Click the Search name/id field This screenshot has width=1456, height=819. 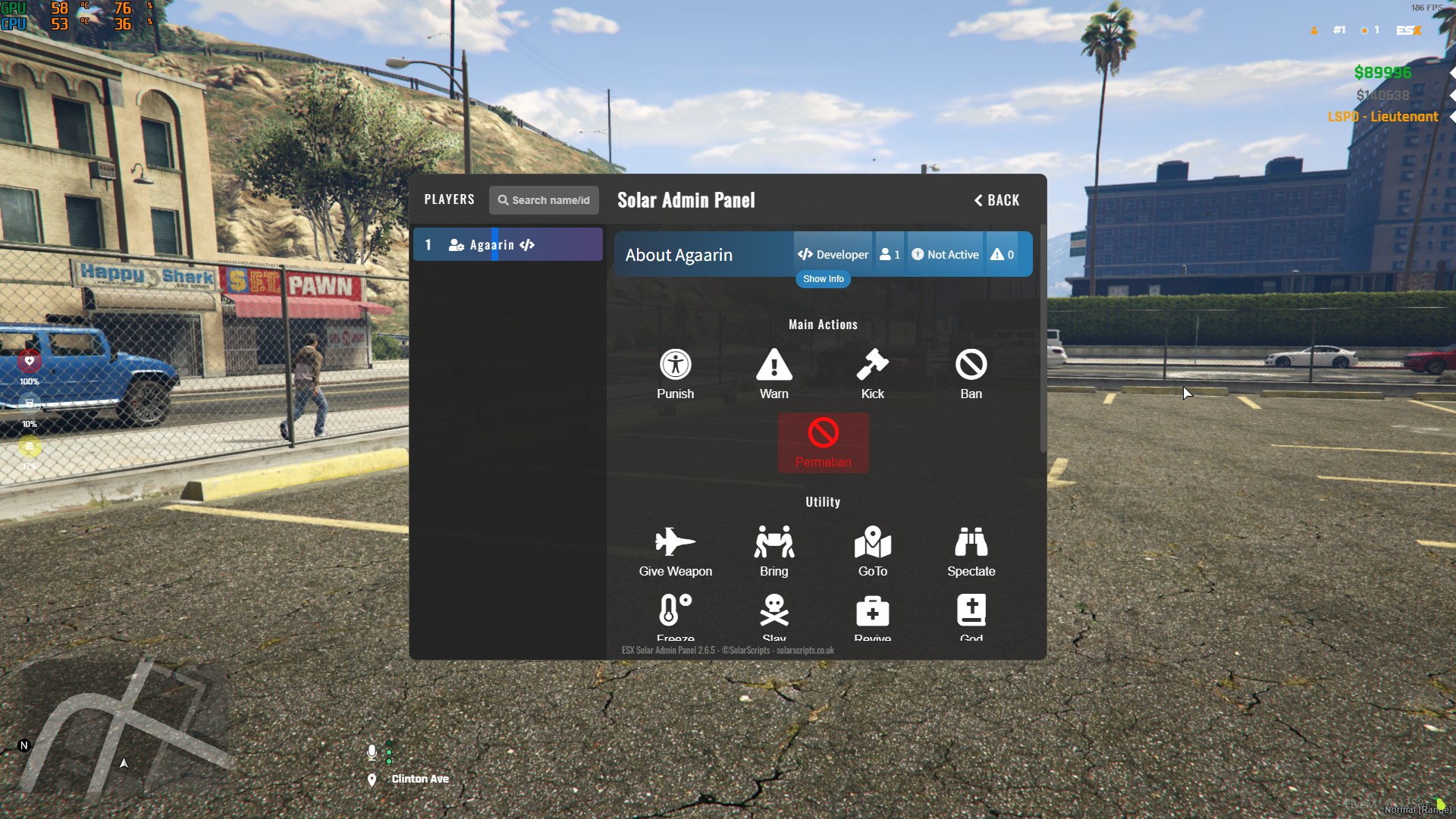click(x=544, y=200)
